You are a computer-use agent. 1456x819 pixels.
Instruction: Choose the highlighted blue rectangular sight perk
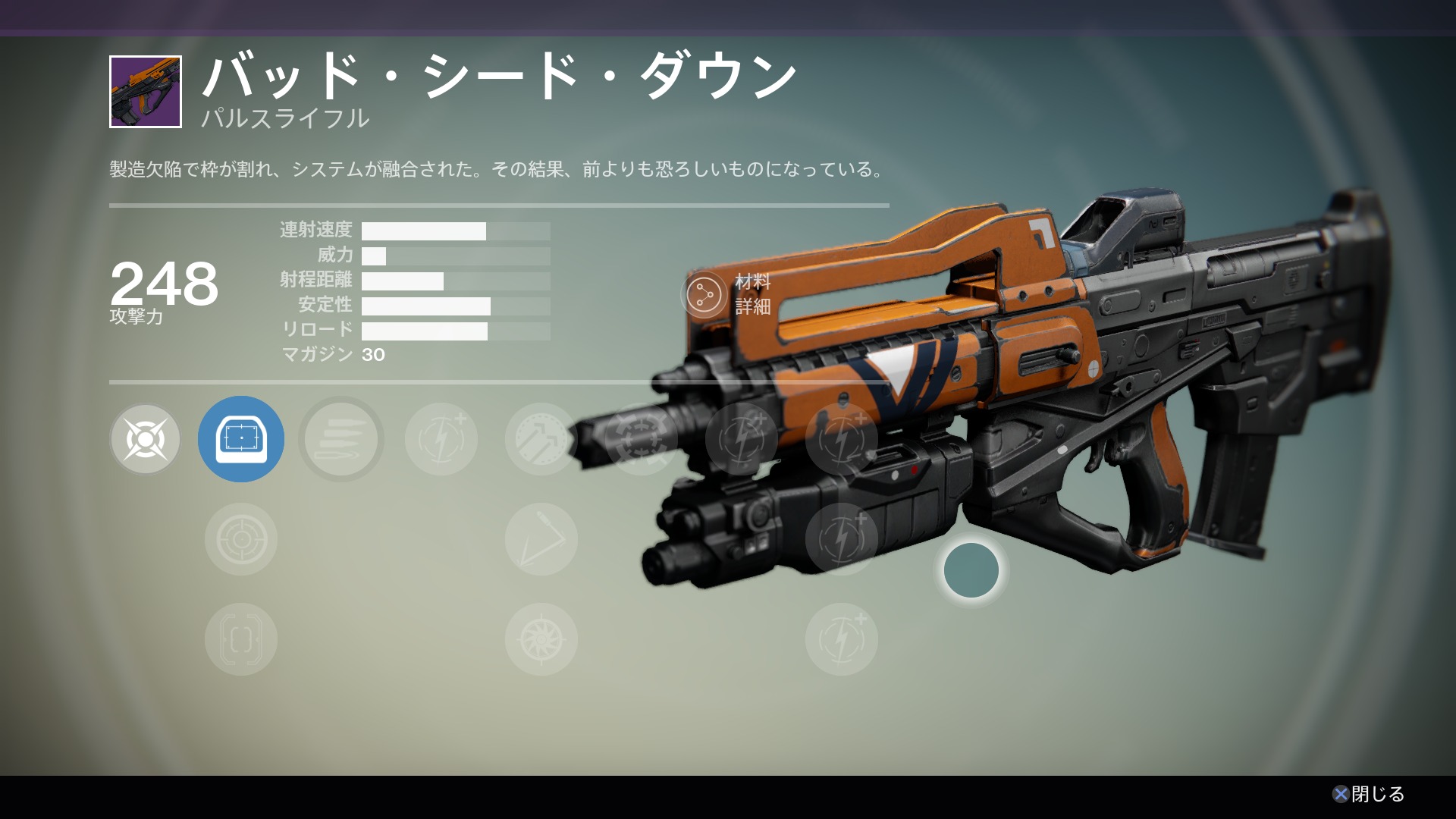pos(241,439)
